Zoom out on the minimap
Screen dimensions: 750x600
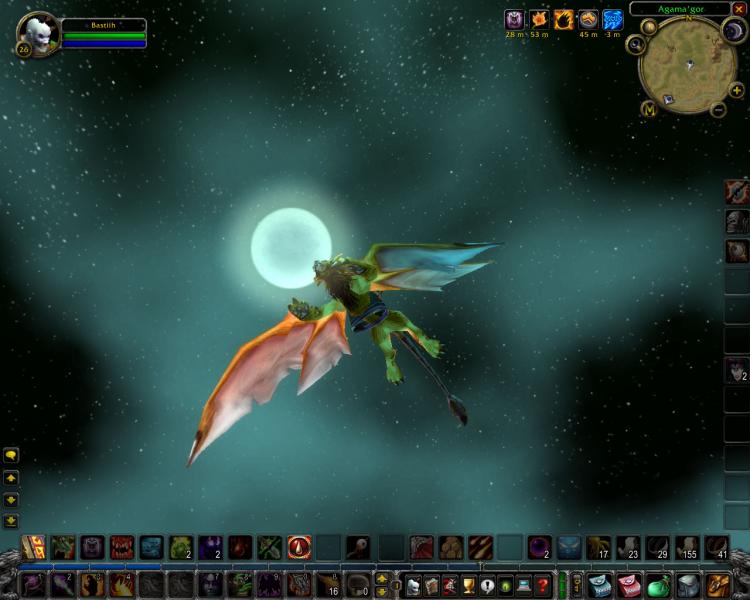(719, 109)
